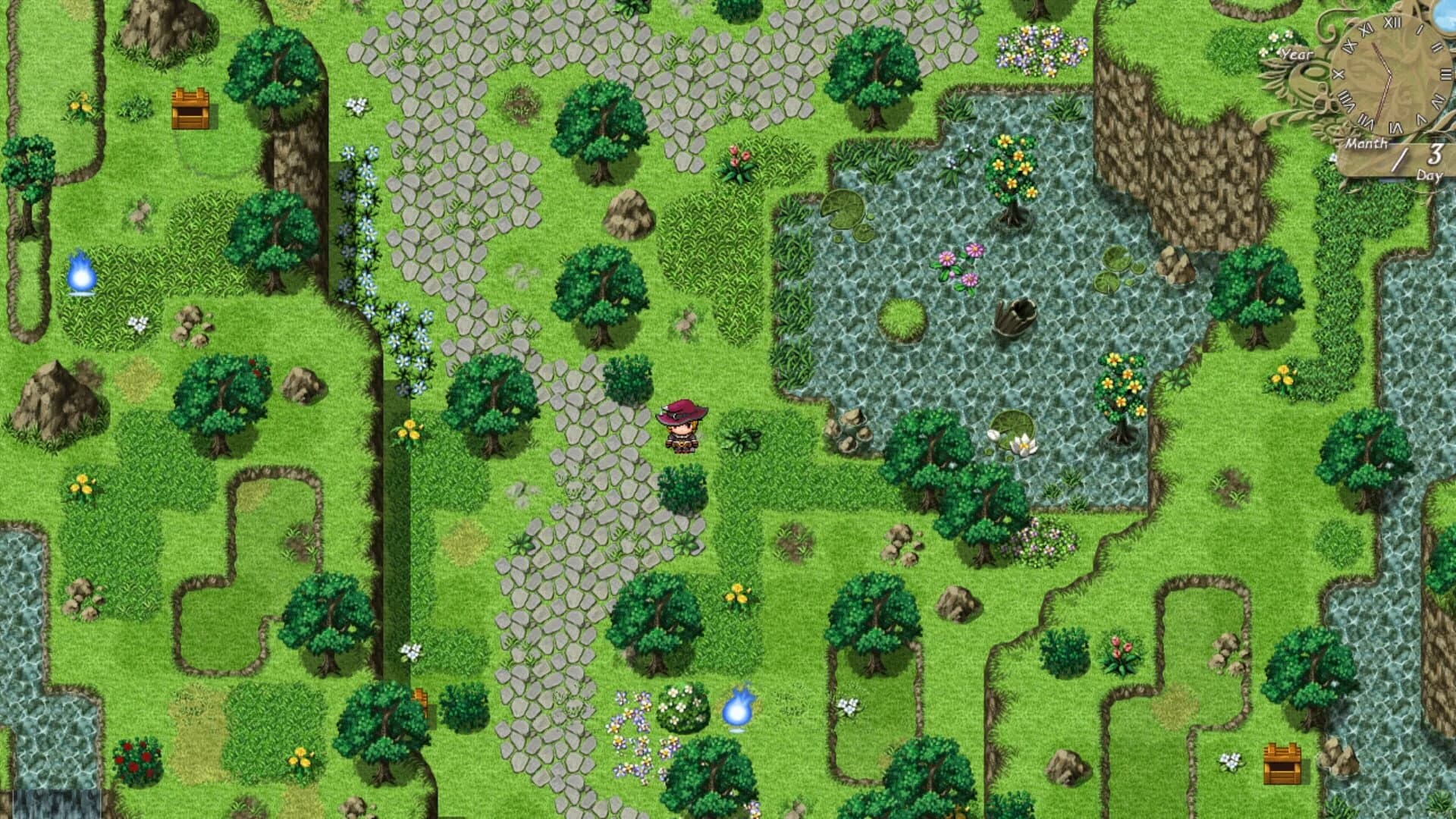This screenshot has width=1456, height=819.
Task: Click the Month label under the clock
Action: 1367,143
